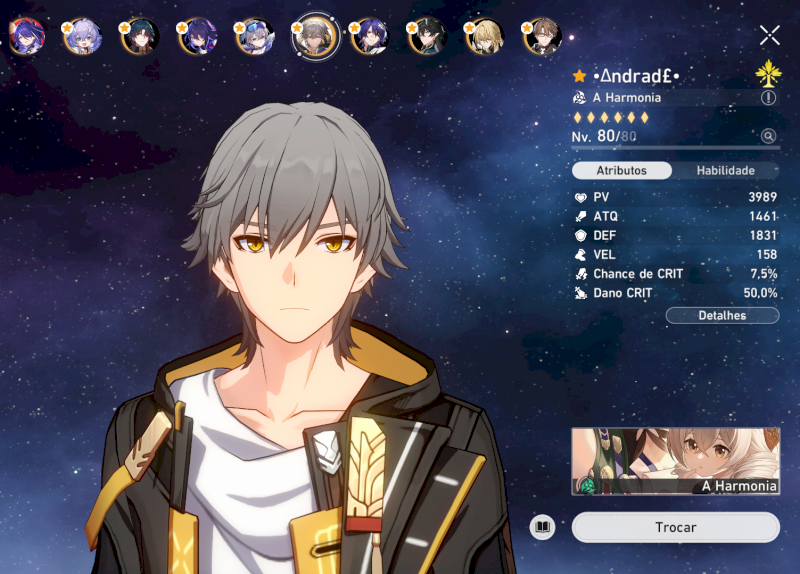Open the book icon beside Trocar

542,527
